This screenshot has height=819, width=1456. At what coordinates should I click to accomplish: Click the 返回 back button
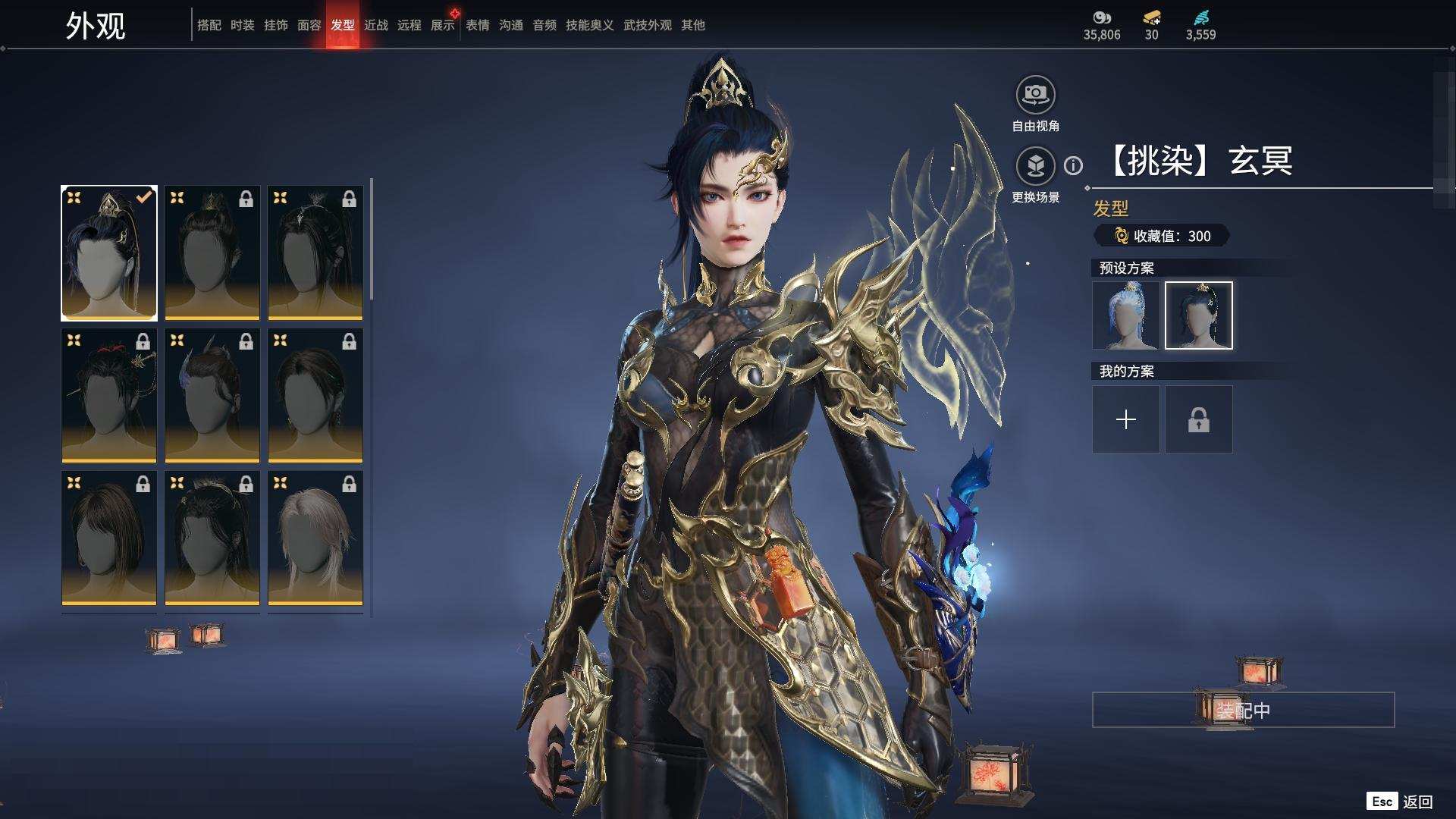click(1416, 802)
